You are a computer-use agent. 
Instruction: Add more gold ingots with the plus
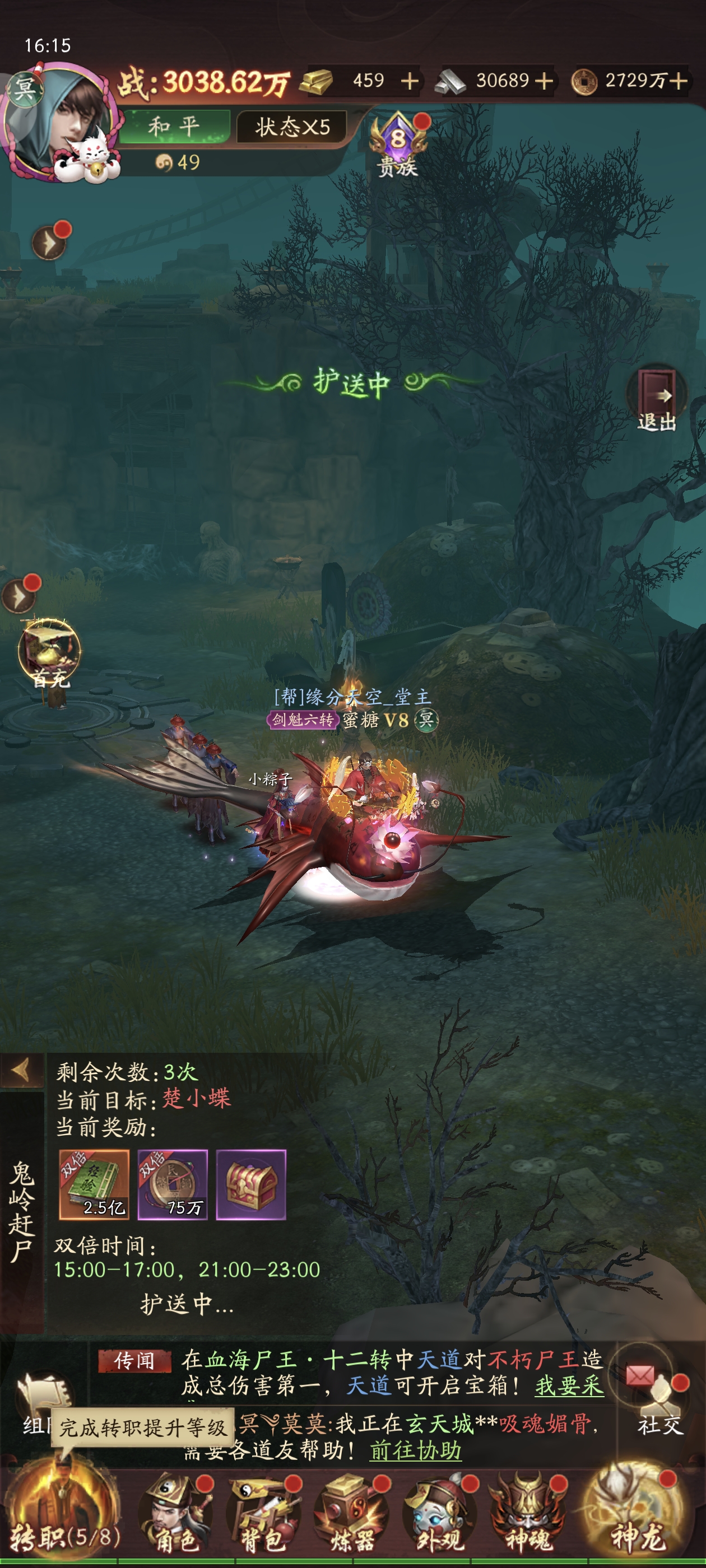[410, 81]
